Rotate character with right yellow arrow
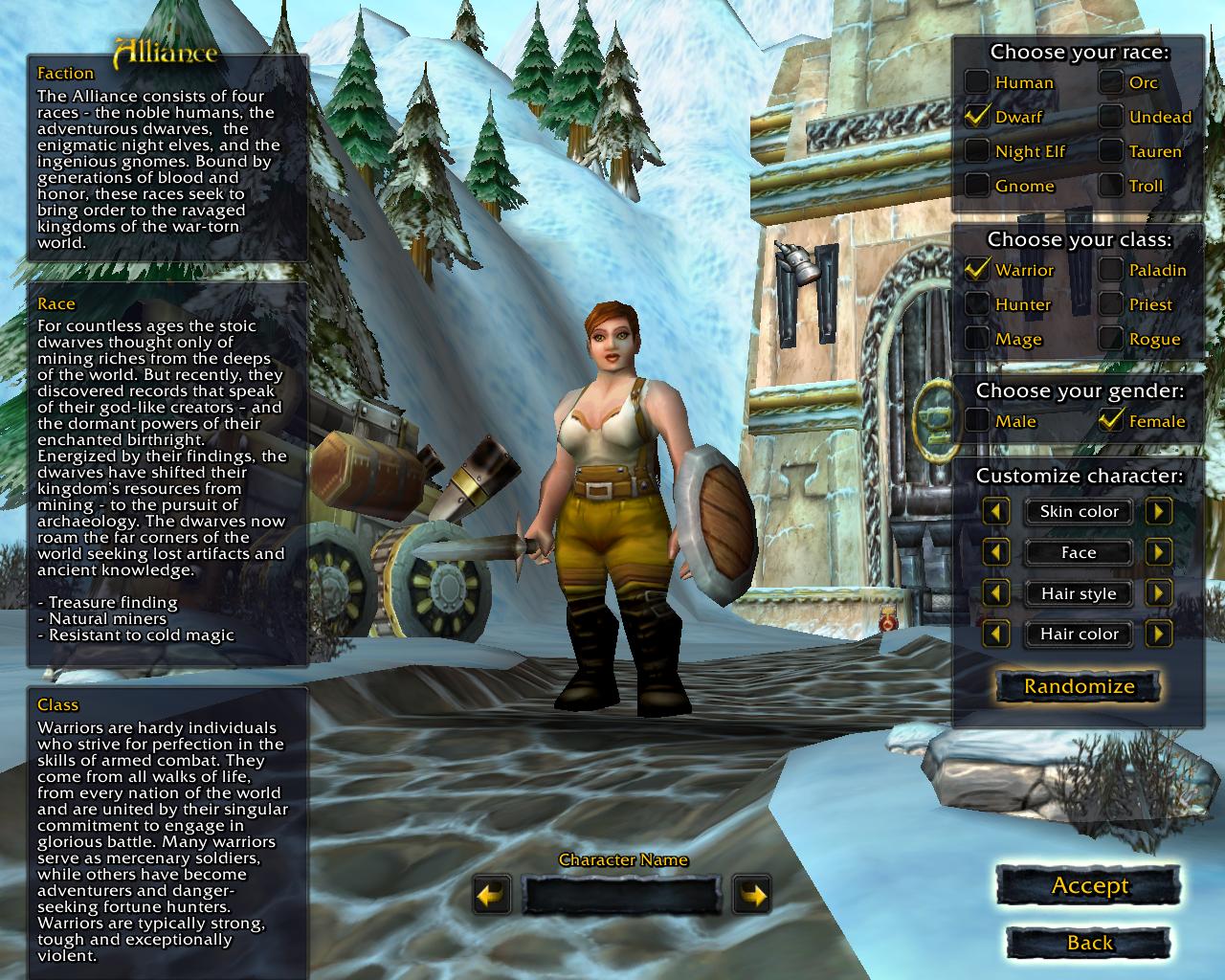The width and height of the screenshot is (1225, 980). [753, 896]
